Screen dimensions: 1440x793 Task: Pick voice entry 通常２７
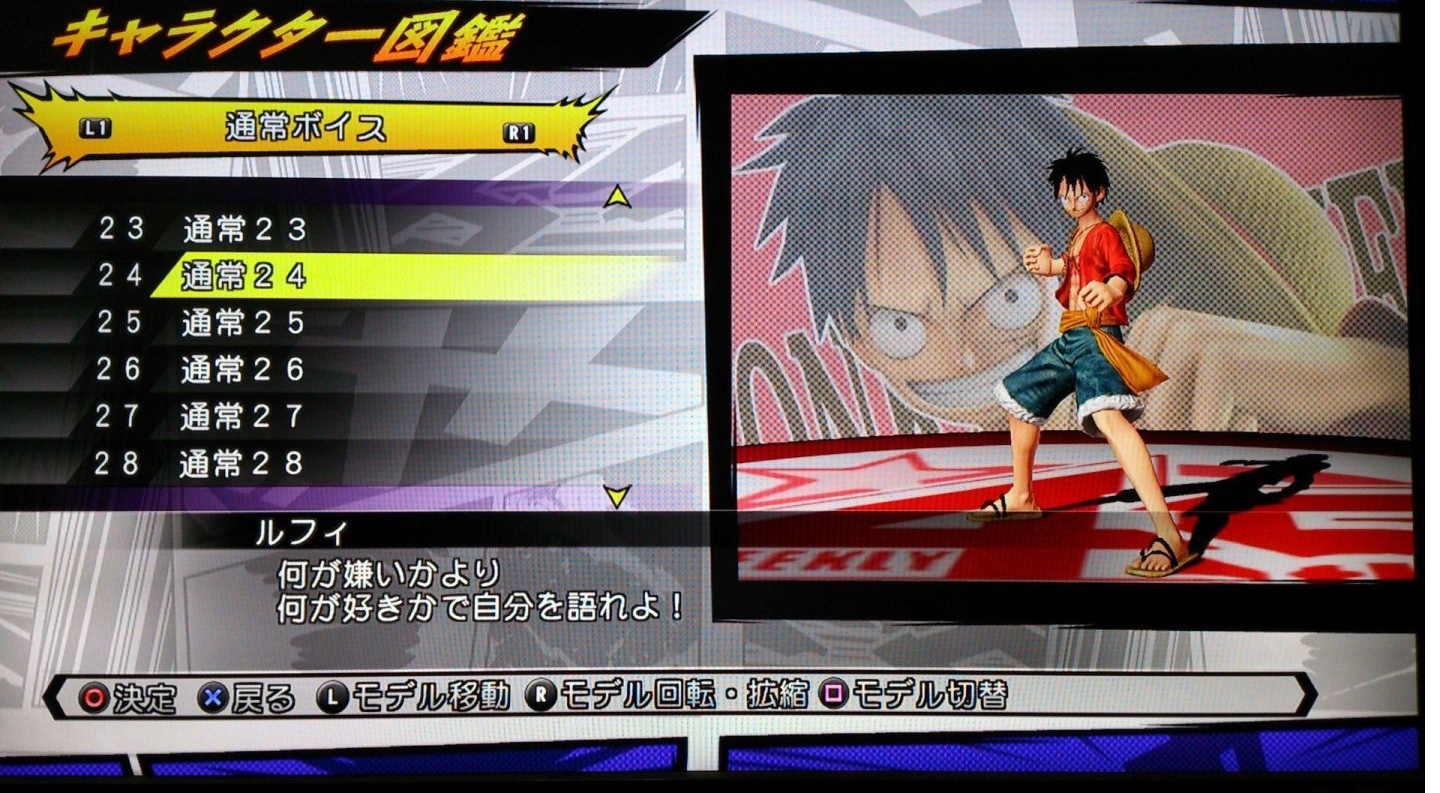point(244,416)
